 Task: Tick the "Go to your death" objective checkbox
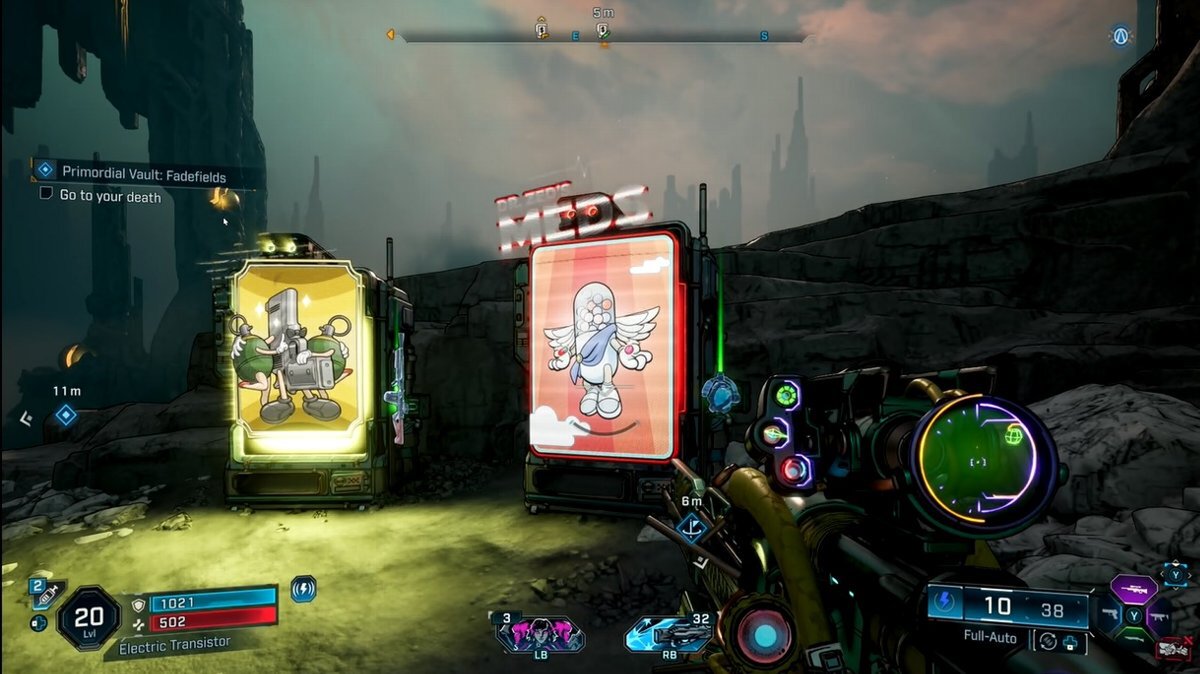click(x=46, y=195)
